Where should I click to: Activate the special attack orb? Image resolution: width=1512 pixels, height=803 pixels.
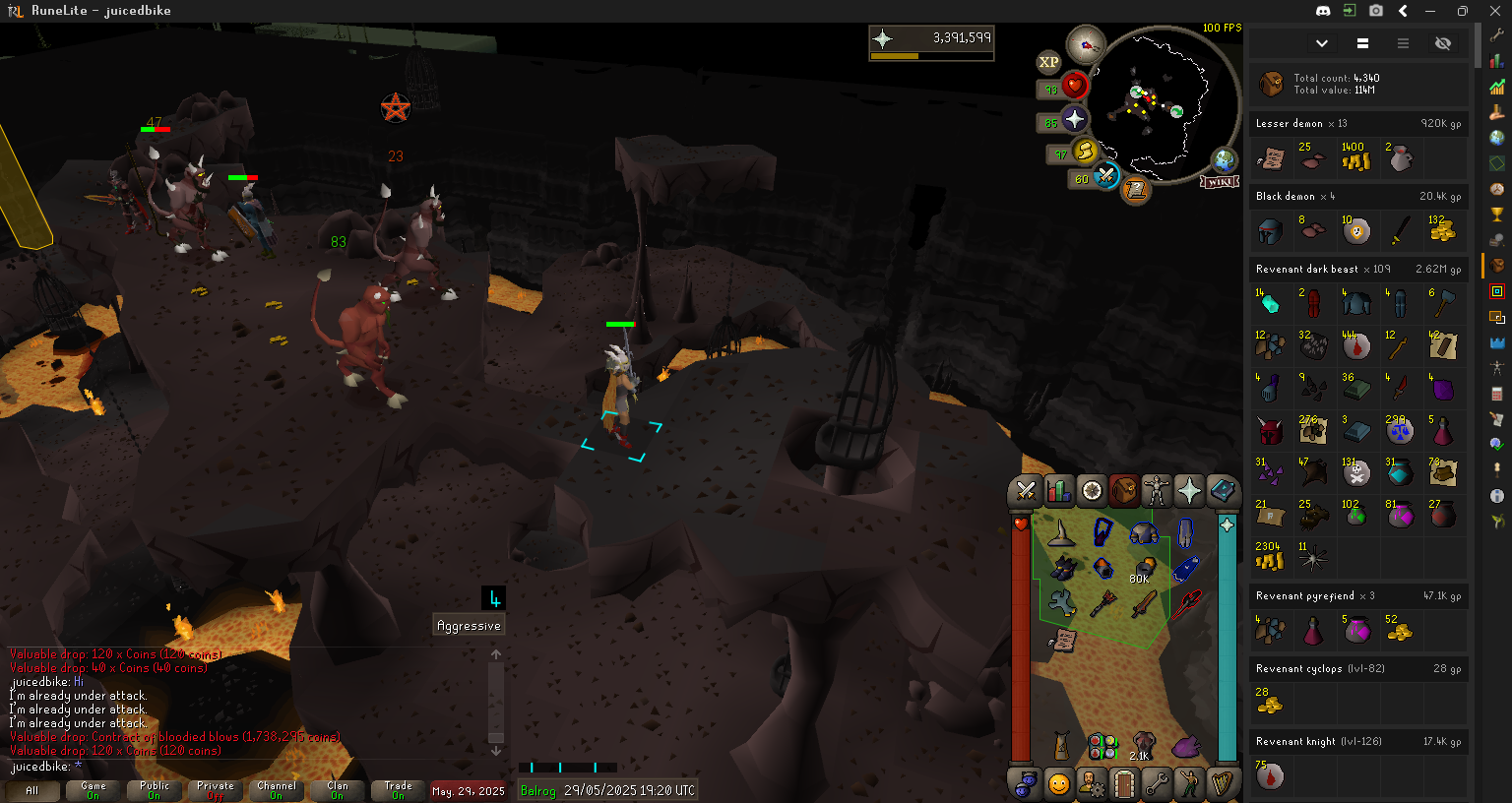(1106, 176)
